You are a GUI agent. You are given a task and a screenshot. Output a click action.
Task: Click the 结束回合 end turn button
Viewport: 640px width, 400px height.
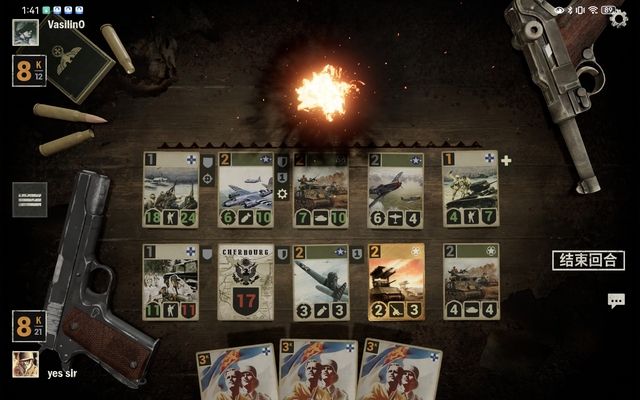[590, 260]
